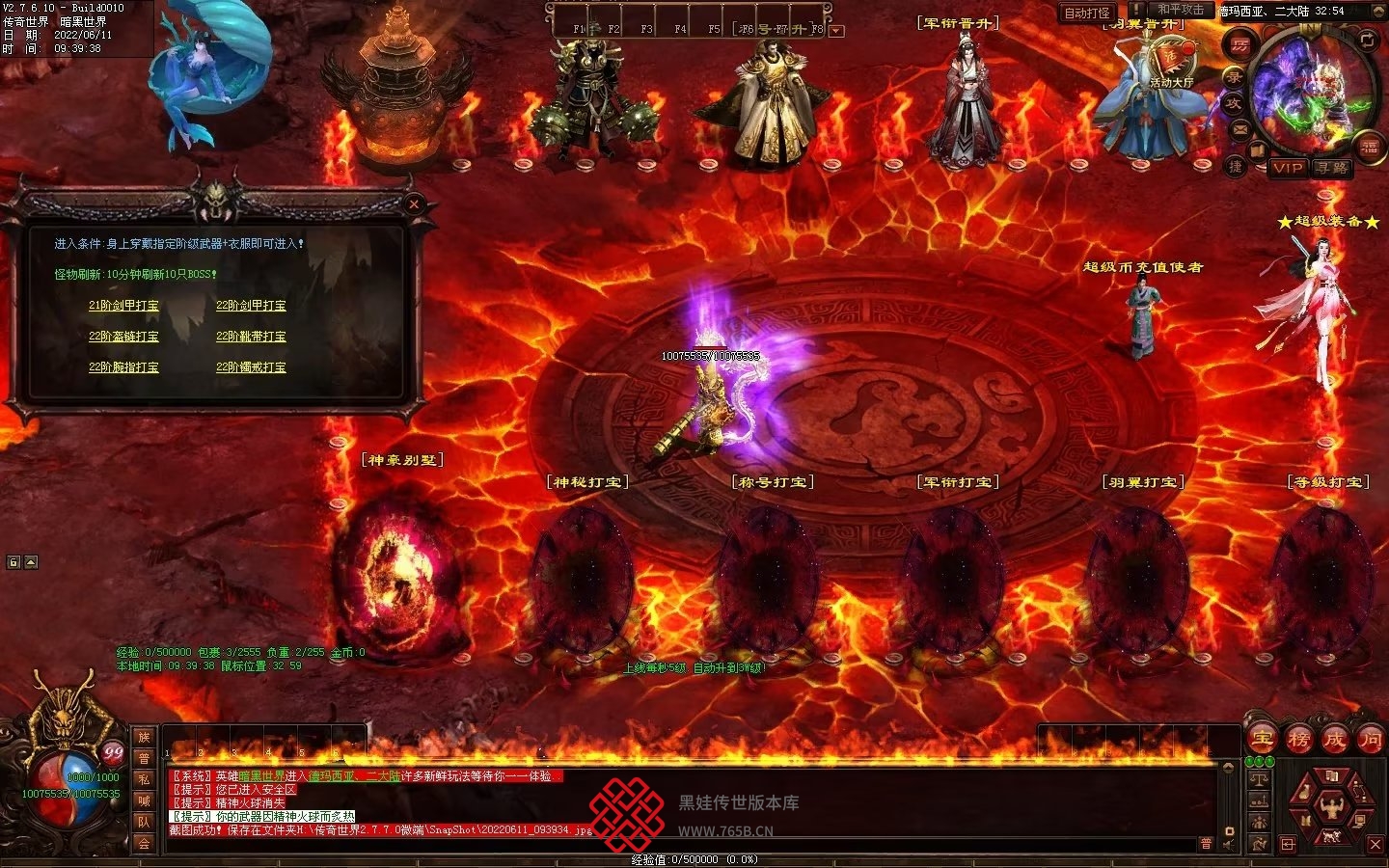The width and height of the screenshot is (1389, 868).
Task: Open the trade scales icon
Action: (x=1259, y=777)
